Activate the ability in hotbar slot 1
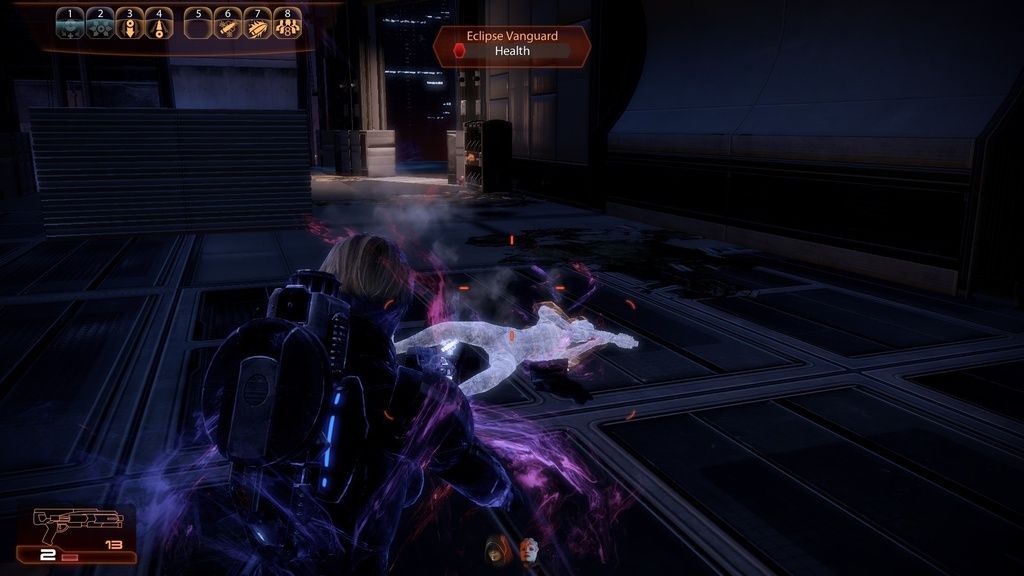Viewport: 1024px width, 576px height. pyautogui.click(x=69, y=24)
